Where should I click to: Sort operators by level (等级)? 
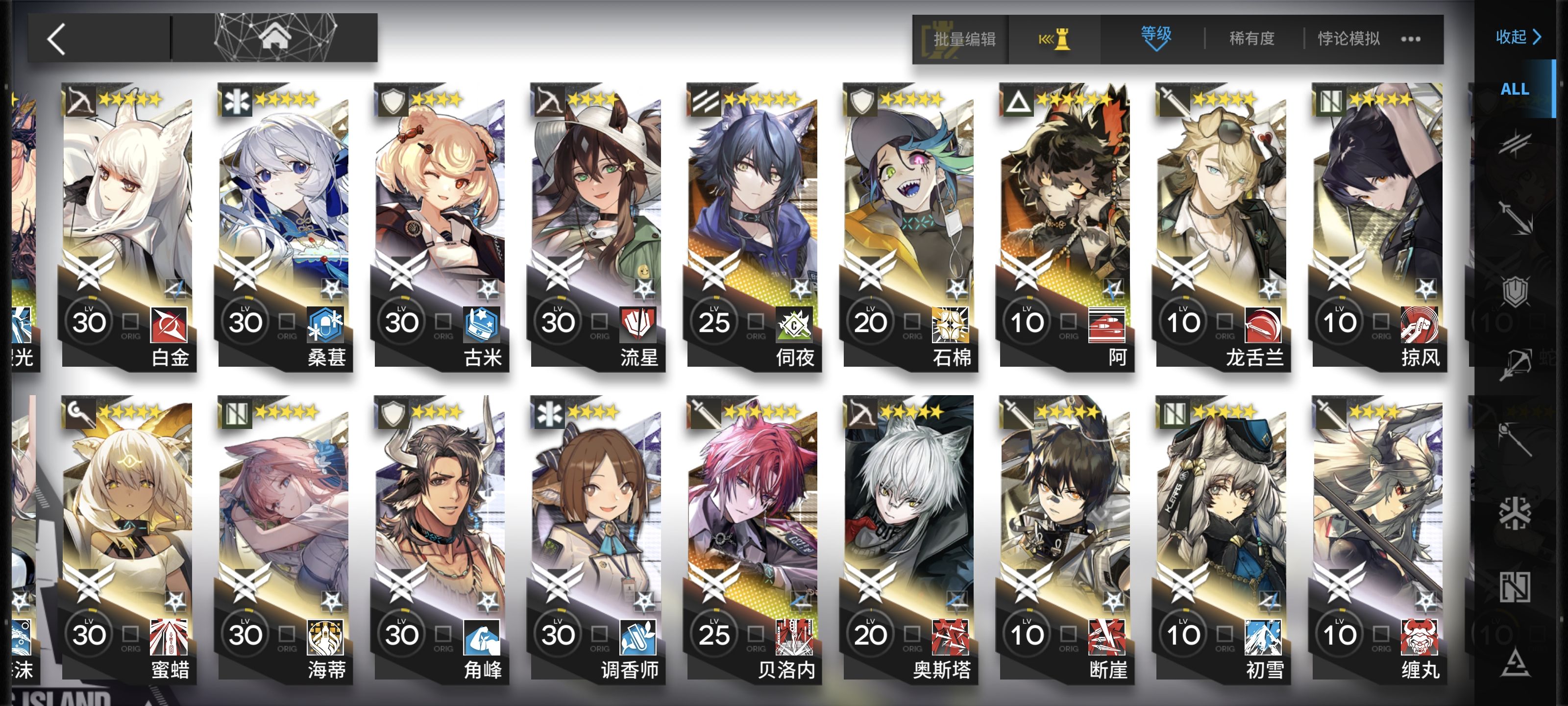pyautogui.click(x=1155, y=38)
